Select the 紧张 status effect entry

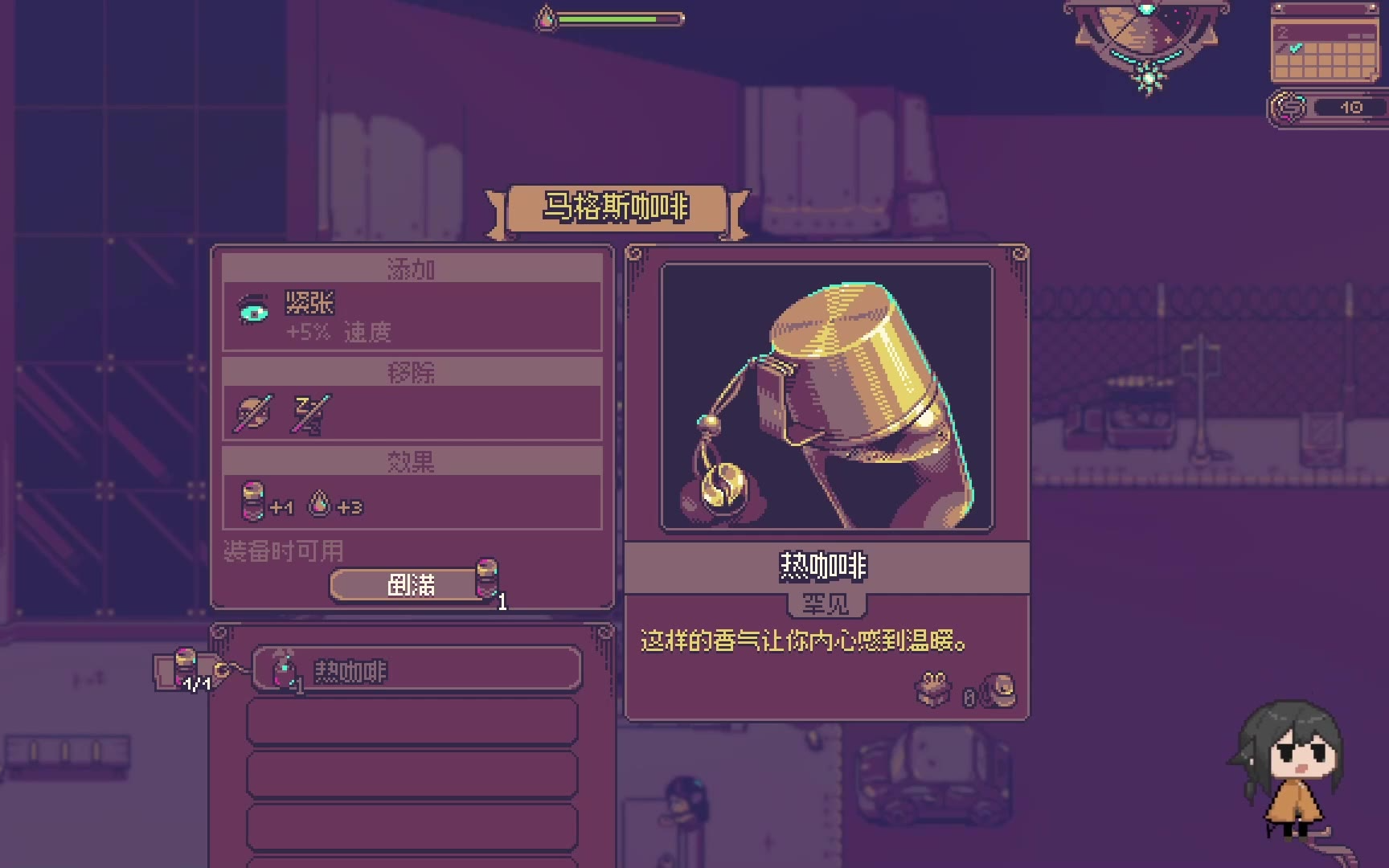412,316
